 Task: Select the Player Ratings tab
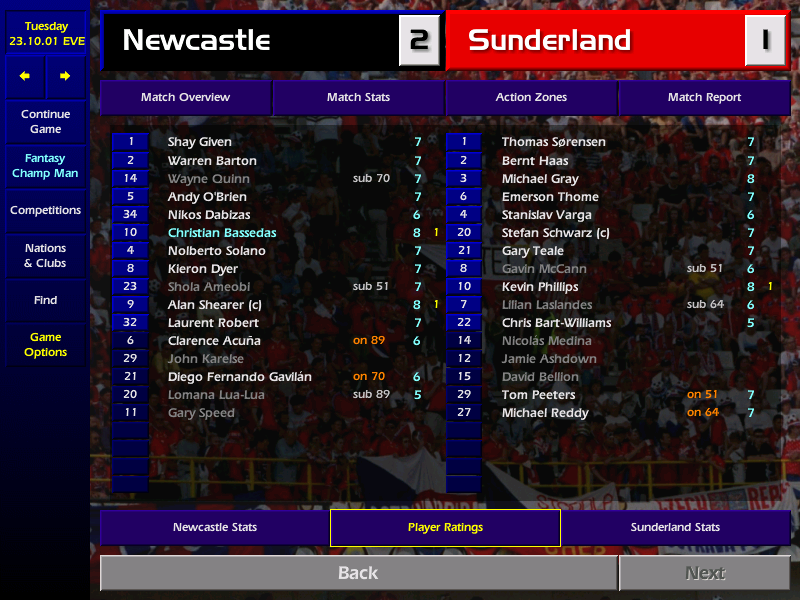pos(445,527)
